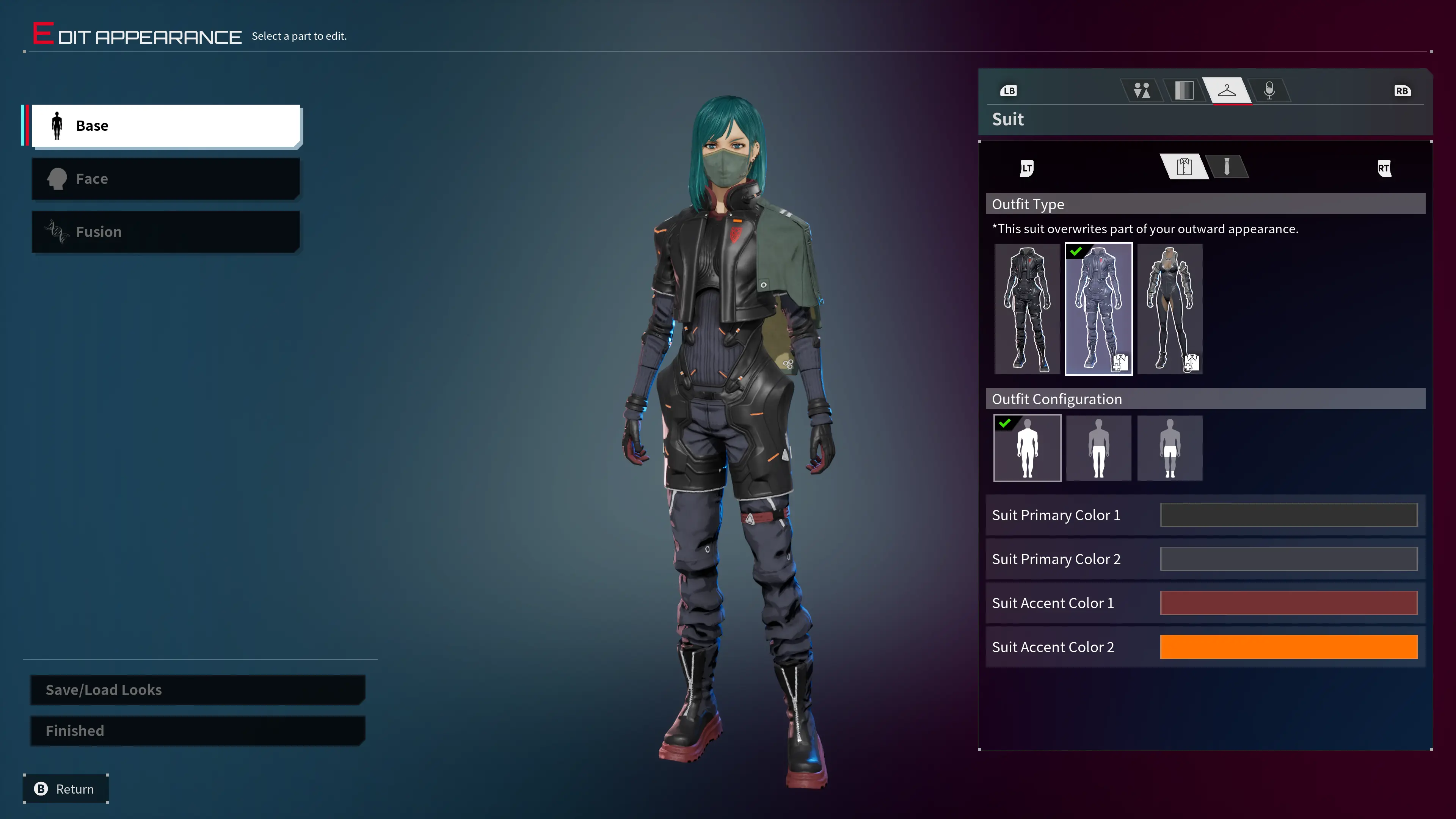Viewport: 1456px width, 819px height.
Task: Choose the checked purple-tinted outfit type
Action: tap(1098, 309)
